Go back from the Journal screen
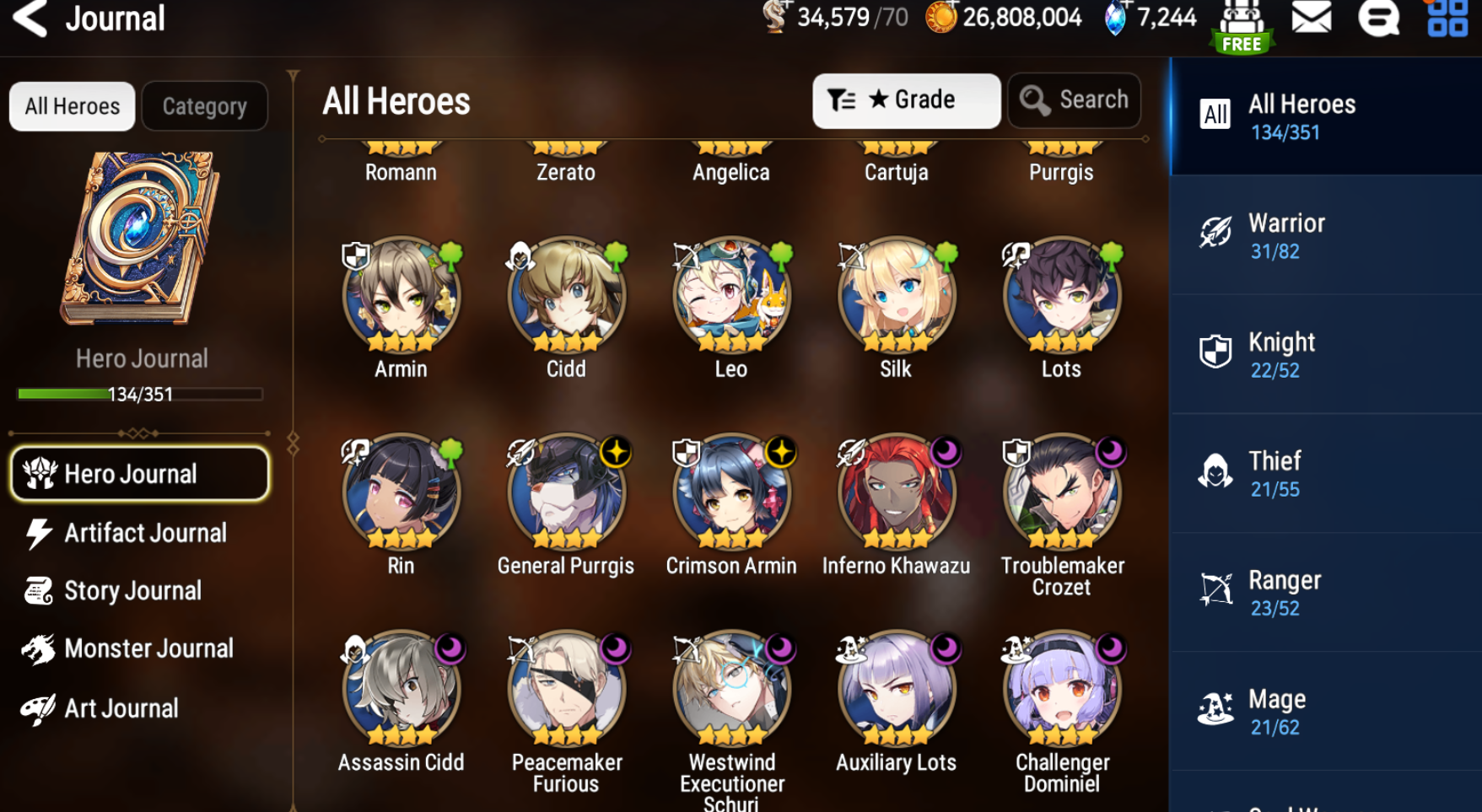 point(30,19)
